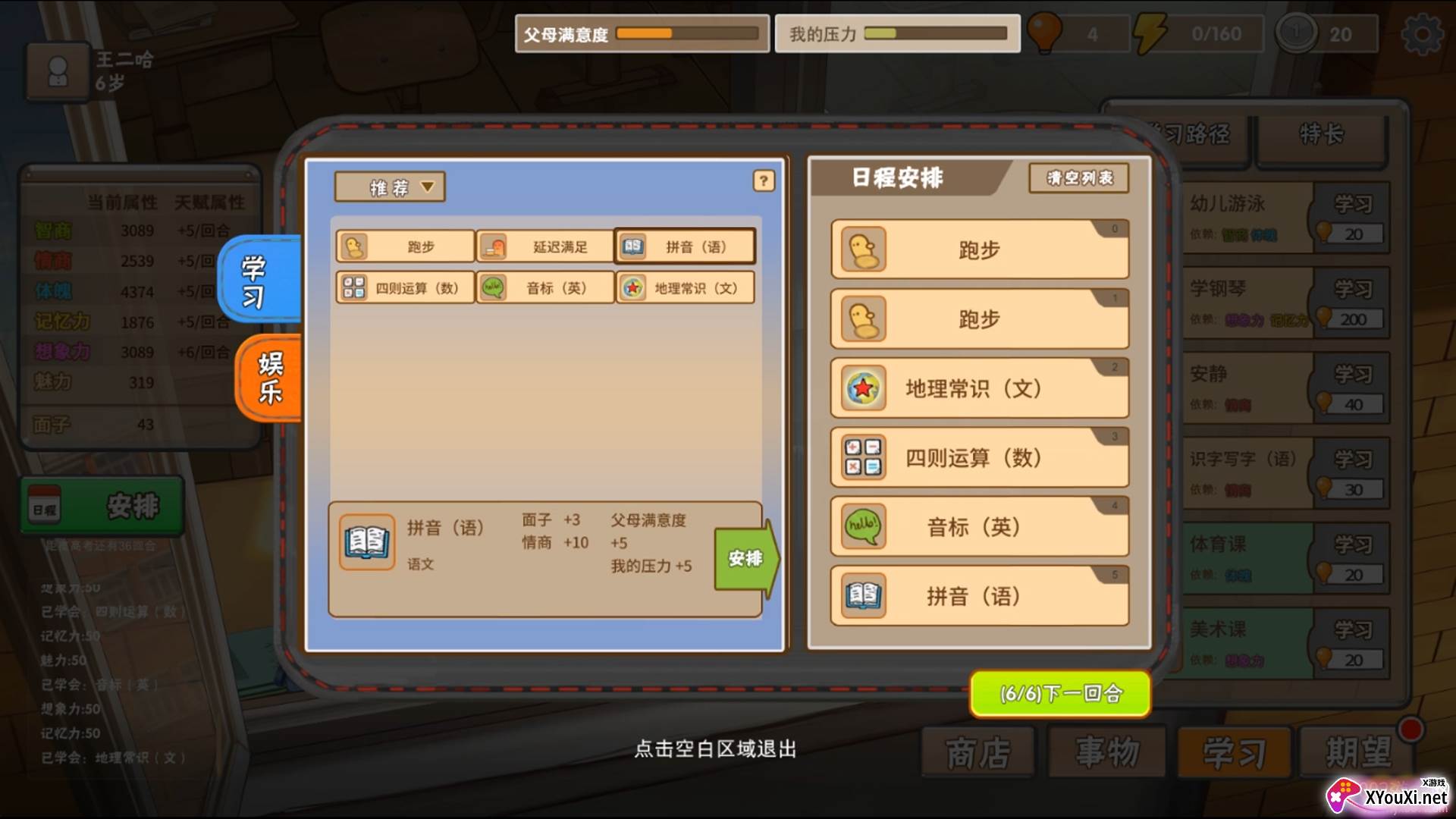Screen dimensions: 1456x819
Task: Click the 王二哈 character avatar
Action: [58, 72]
